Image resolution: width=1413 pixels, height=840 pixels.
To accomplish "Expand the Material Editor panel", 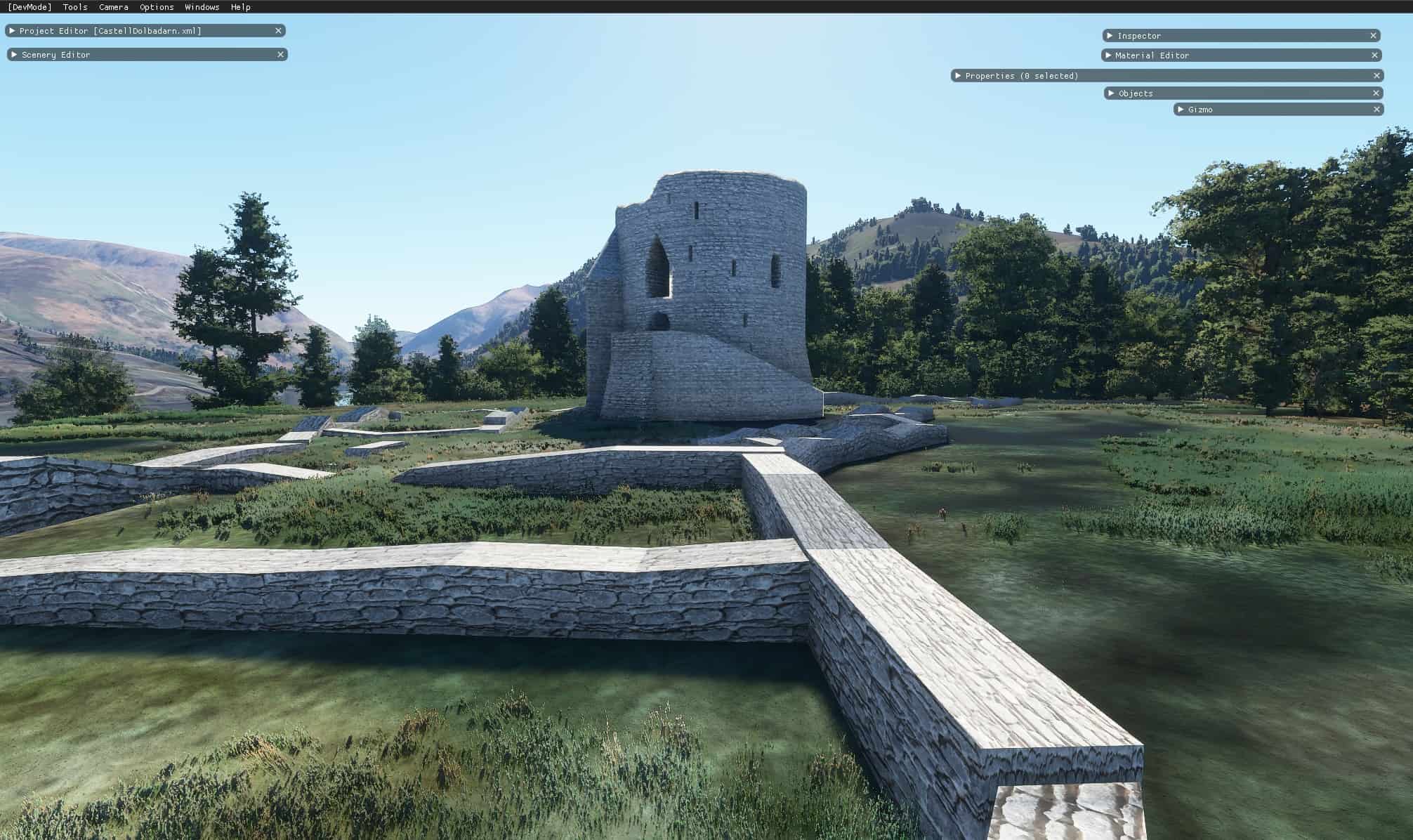I will (1108, 55).
